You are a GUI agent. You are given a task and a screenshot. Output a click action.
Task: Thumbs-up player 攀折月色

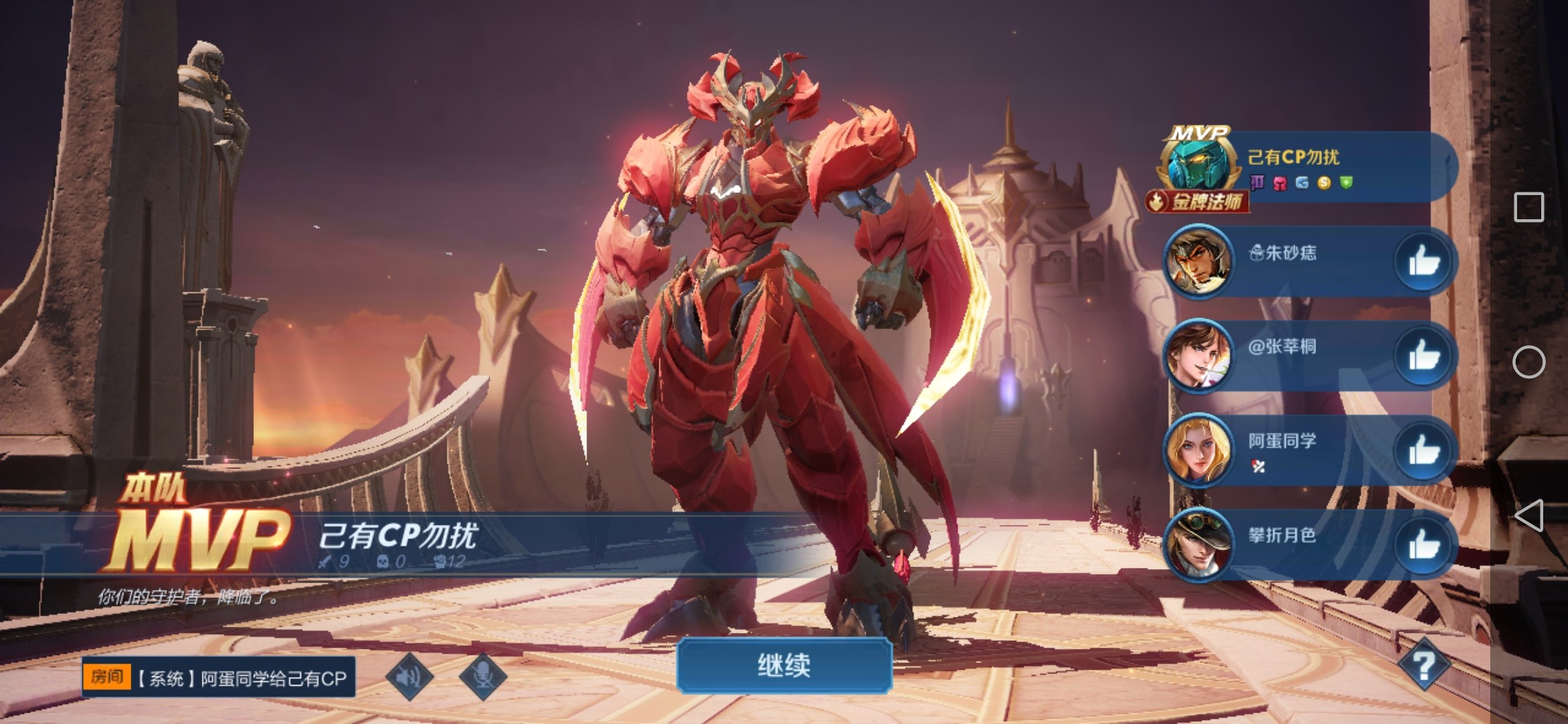[1423, 544]
